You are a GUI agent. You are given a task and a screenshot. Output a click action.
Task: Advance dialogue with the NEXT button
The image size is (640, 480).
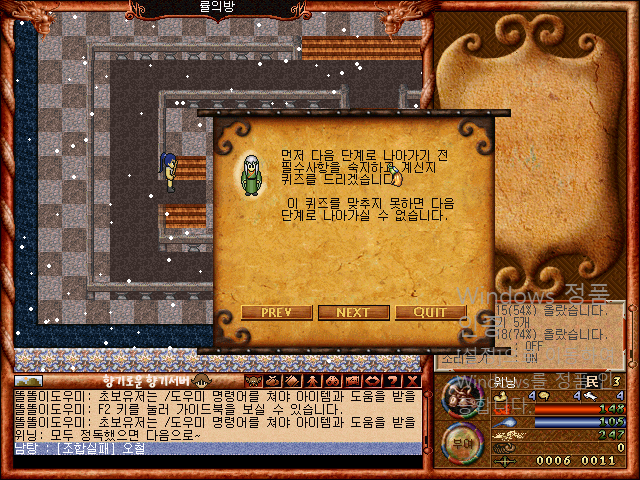[353, 312]
